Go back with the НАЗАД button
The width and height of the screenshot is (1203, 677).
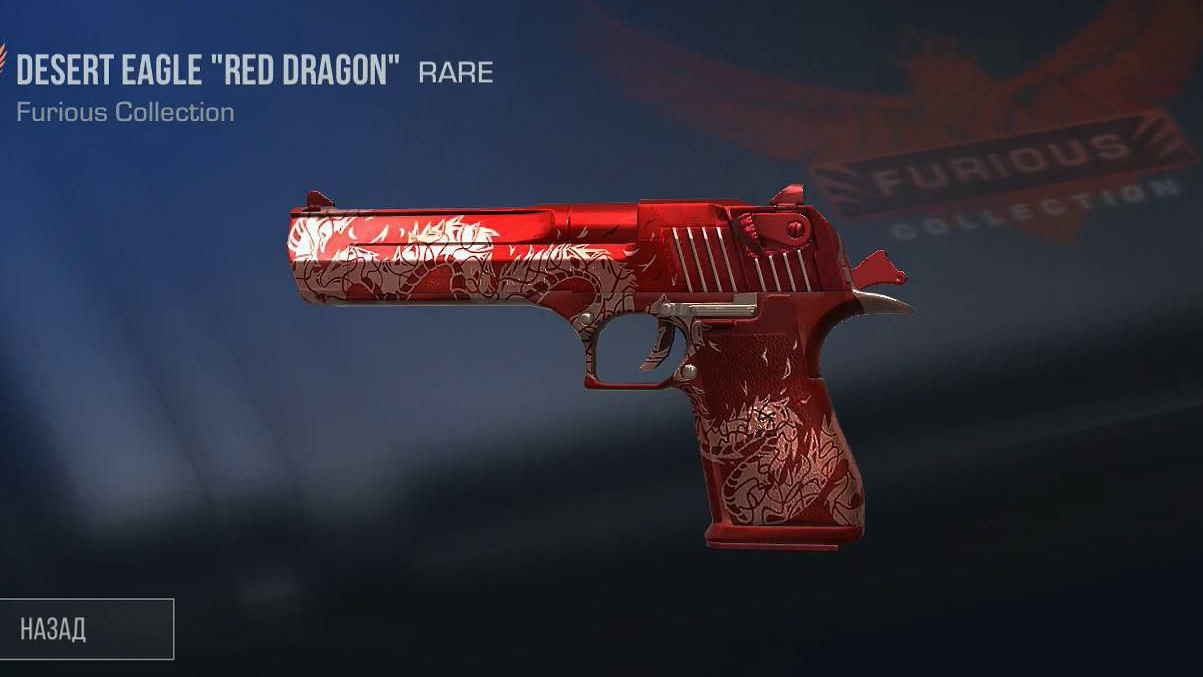(x=85, y=629)
